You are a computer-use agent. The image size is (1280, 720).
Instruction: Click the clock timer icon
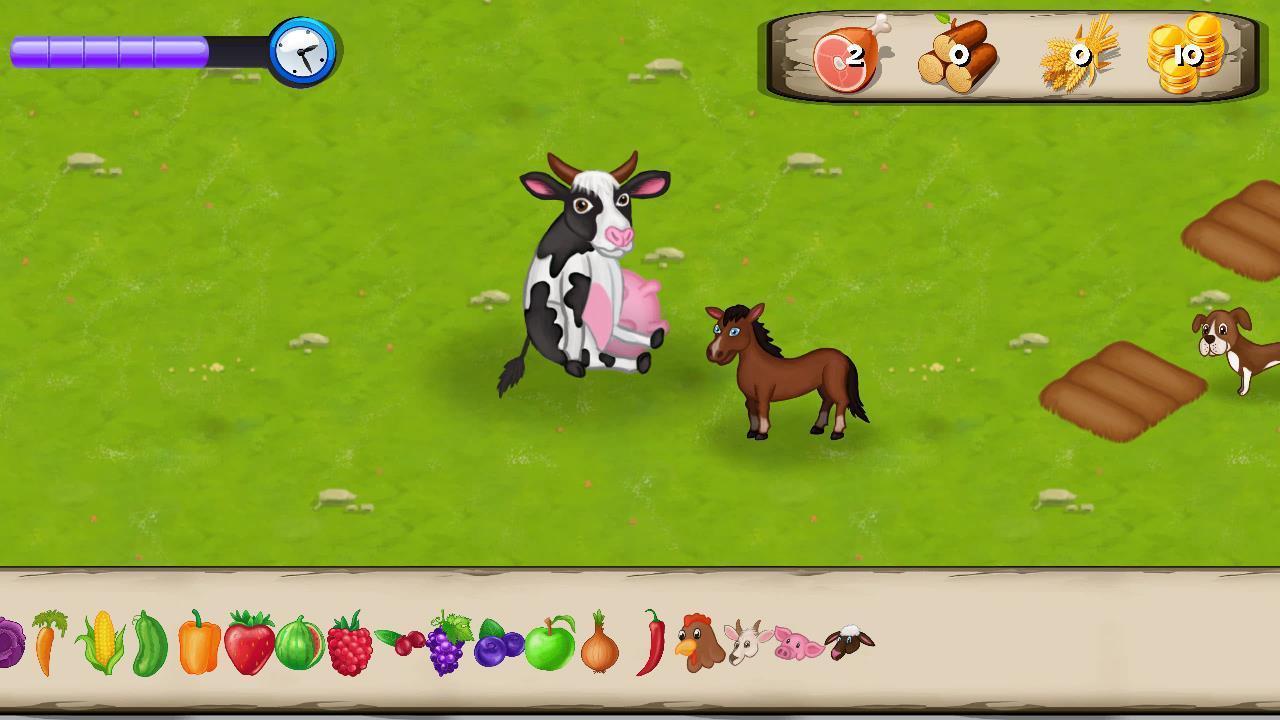tap(302, 53)
